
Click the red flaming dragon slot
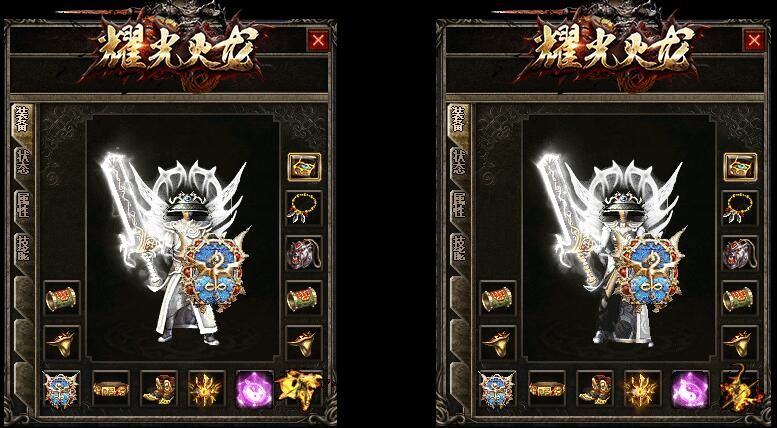click(x=738, y=388)
